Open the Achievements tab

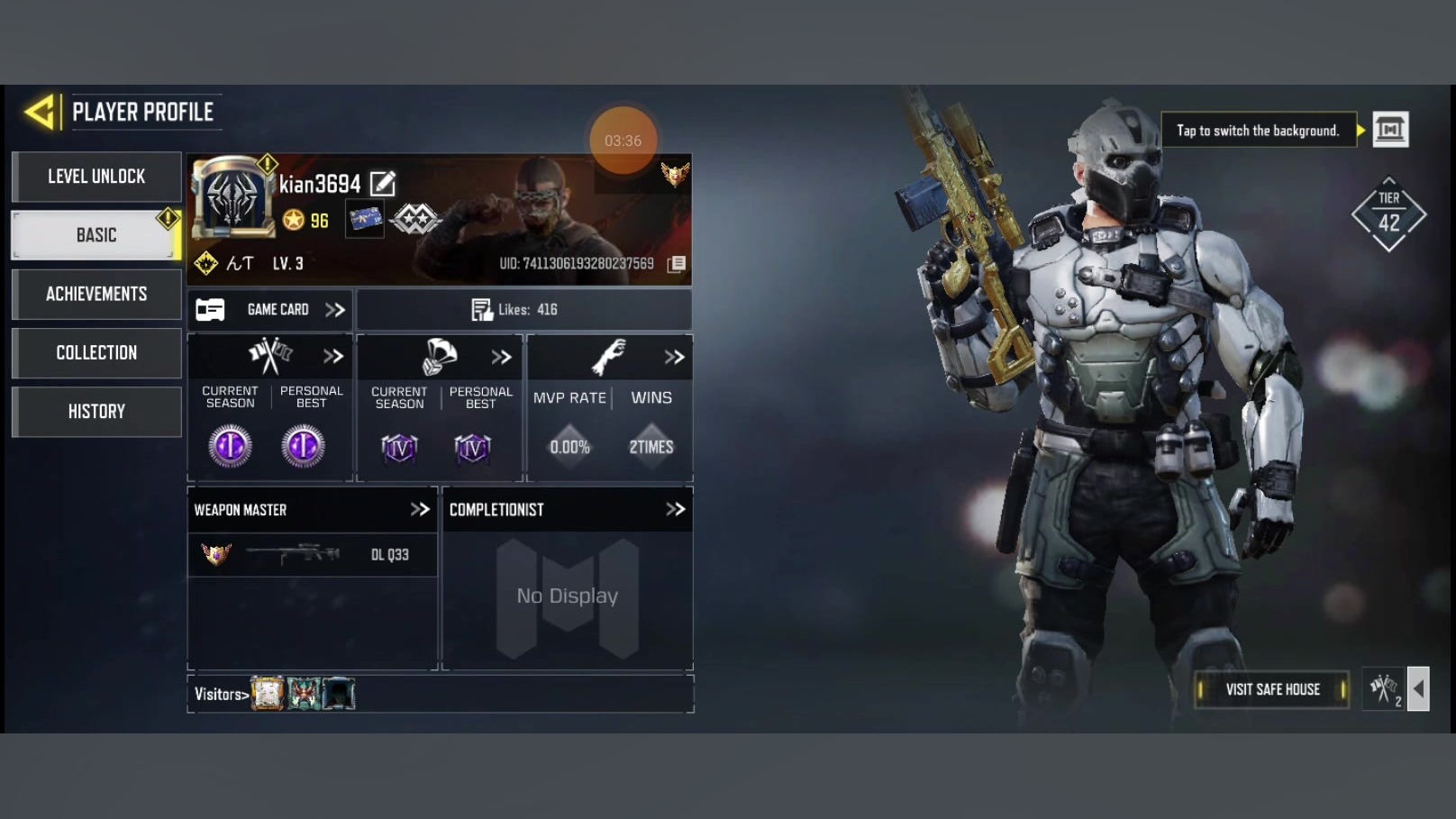(96, 294)
